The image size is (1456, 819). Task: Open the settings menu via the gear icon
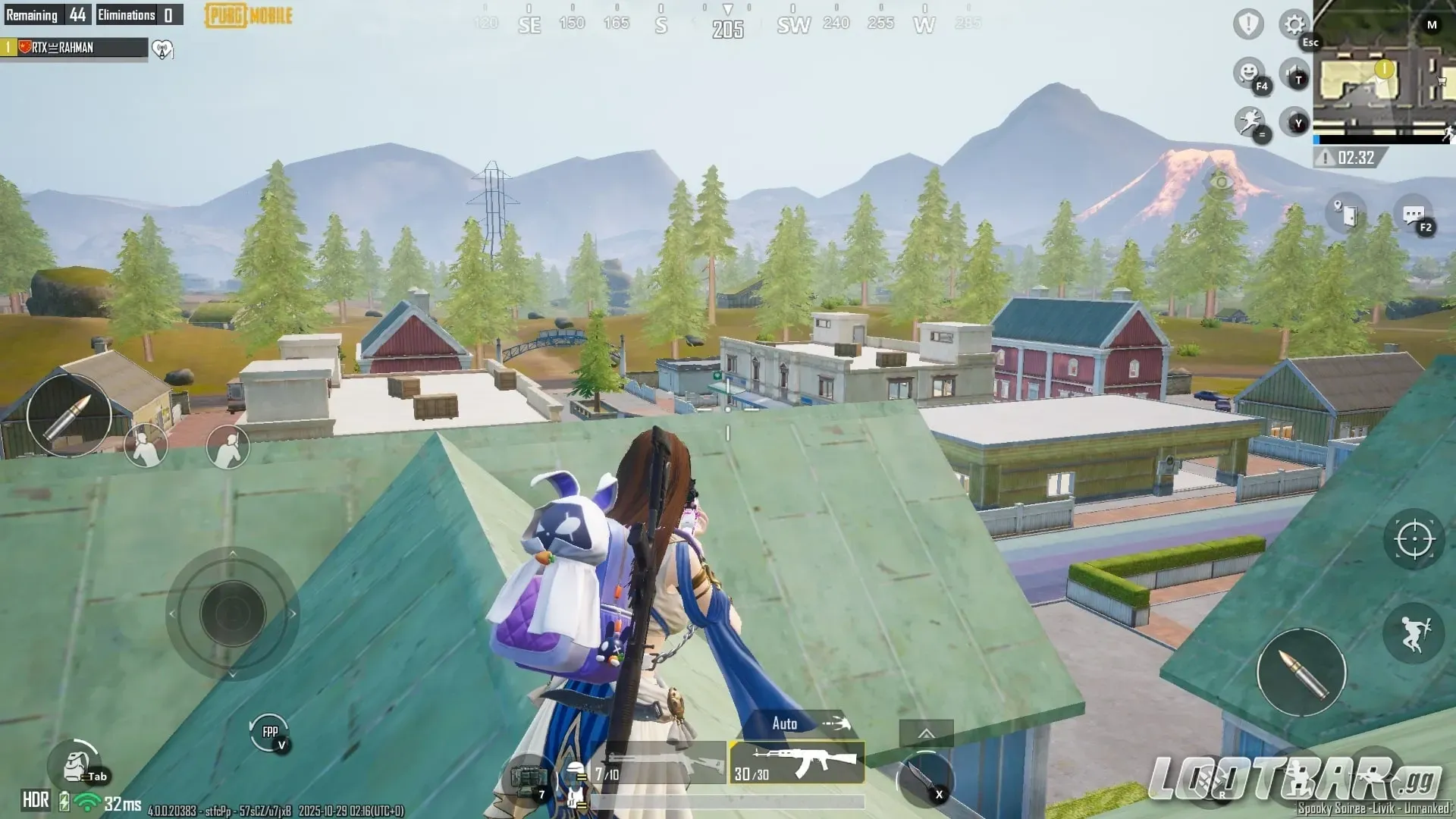pos(1294,24)
